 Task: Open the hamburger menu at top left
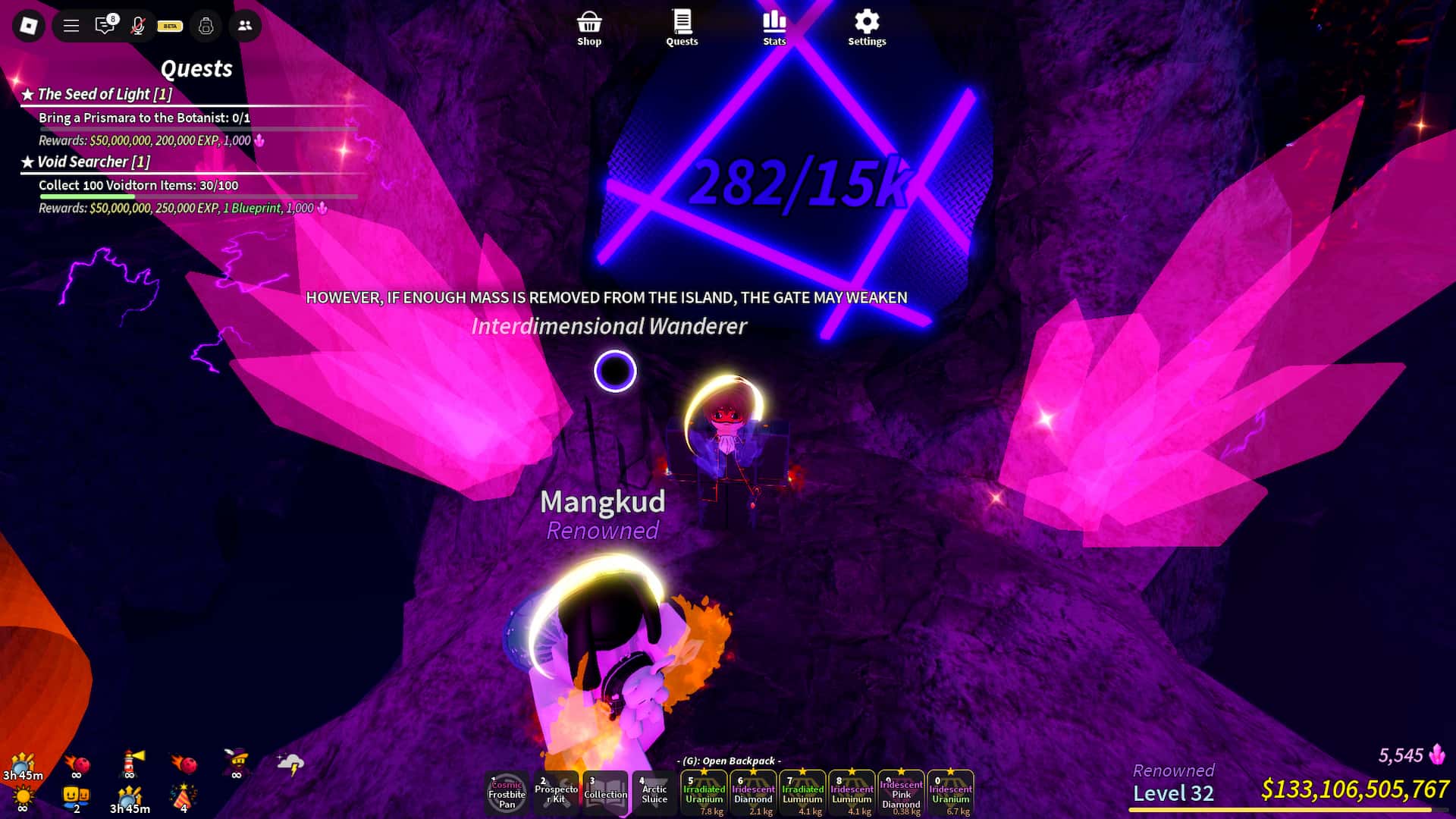tap(71, 25)
